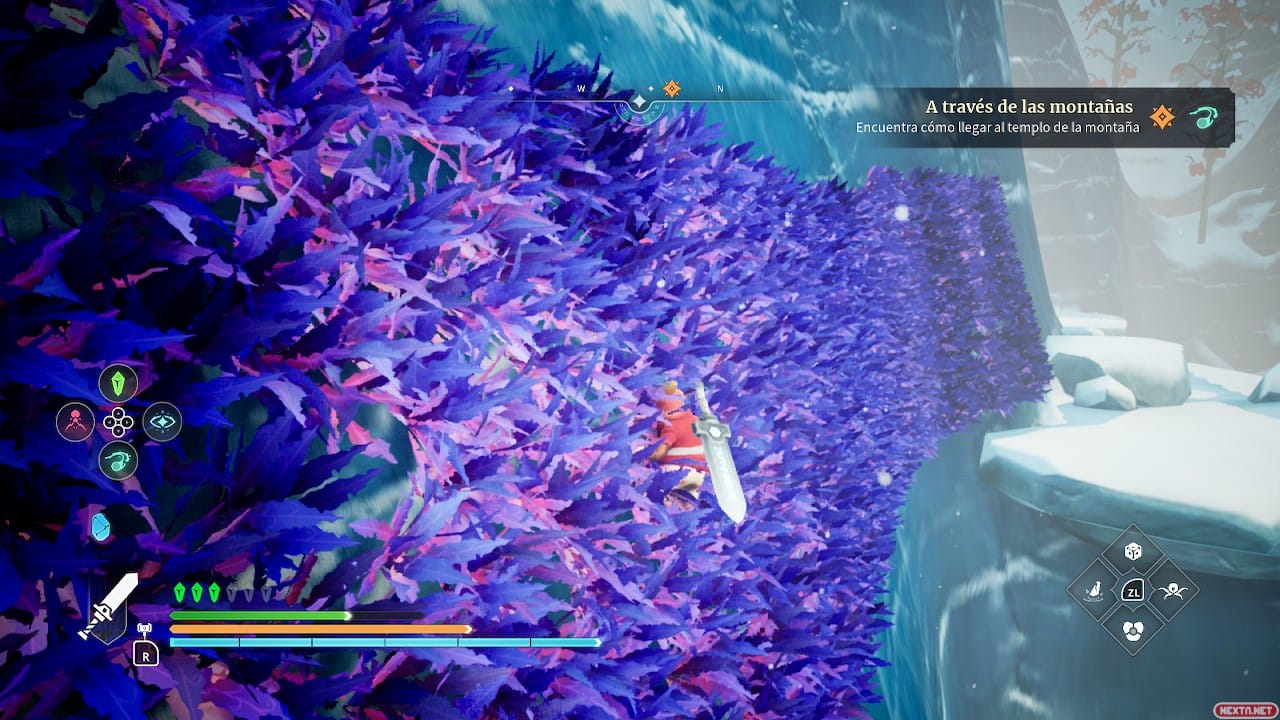Click the teal swirl icon in quest banner
Viewport: 1280px width, 720px height.
[x=1203, y=118]
